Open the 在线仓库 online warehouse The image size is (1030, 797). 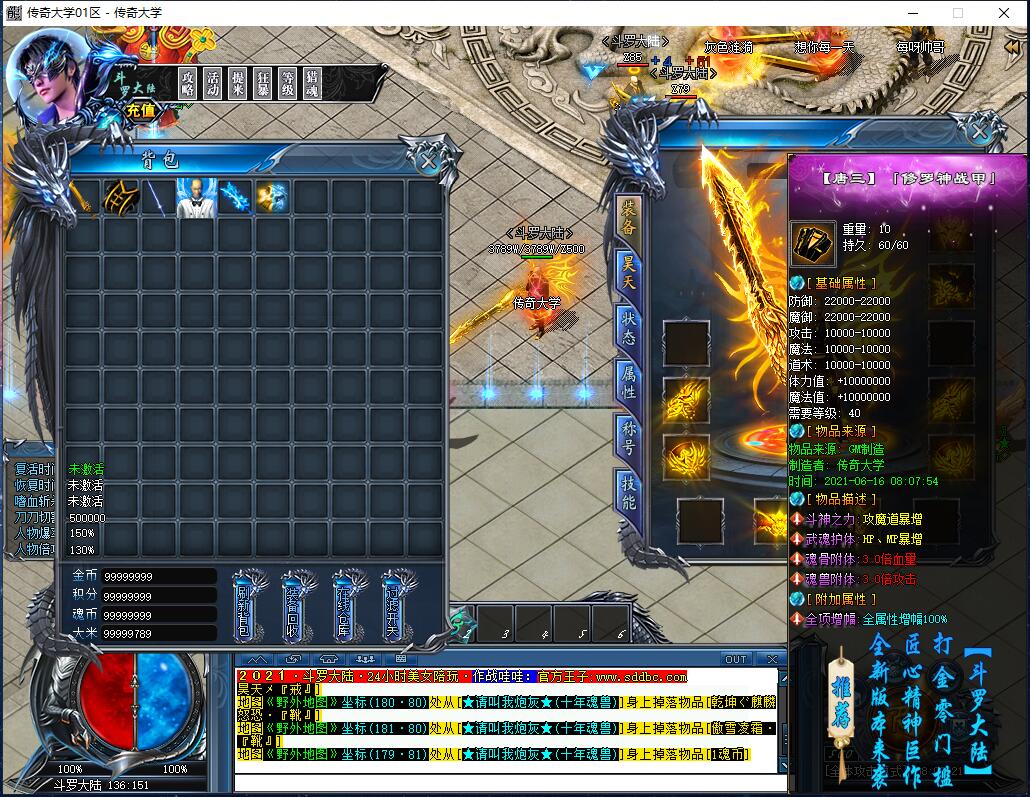(x=345, y=606)
